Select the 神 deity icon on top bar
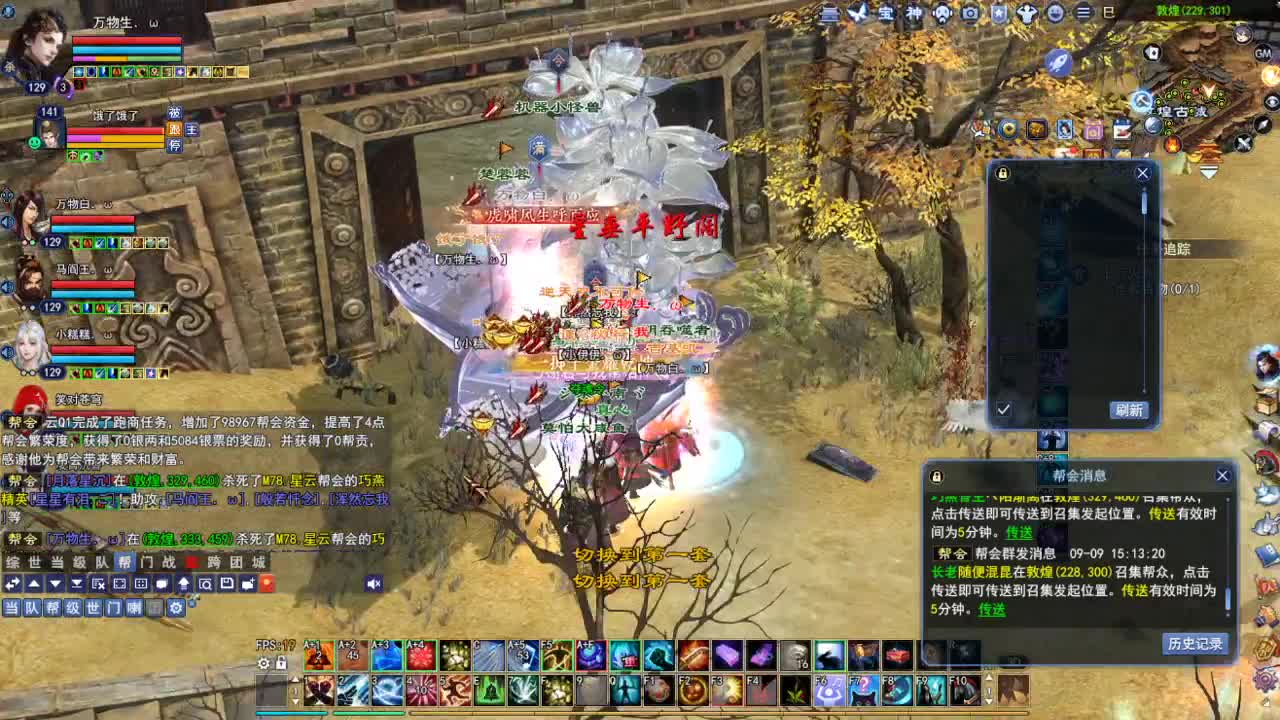This screenshot has width=1280, height=720. (914, 15)
